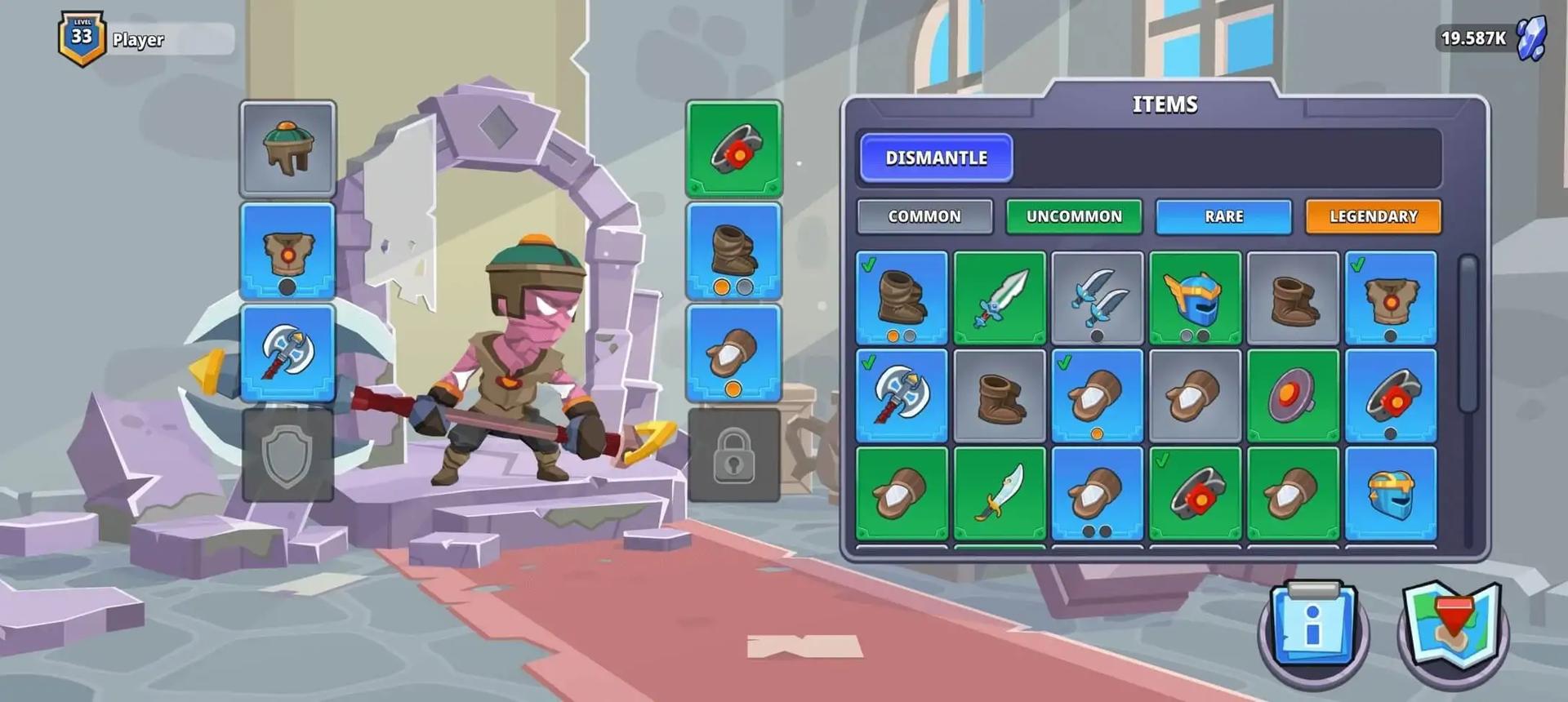Image resolution: width=1568 pixels, height=702 pixels.
Task: Select the equipped battle axe slot
Action: 287,353
